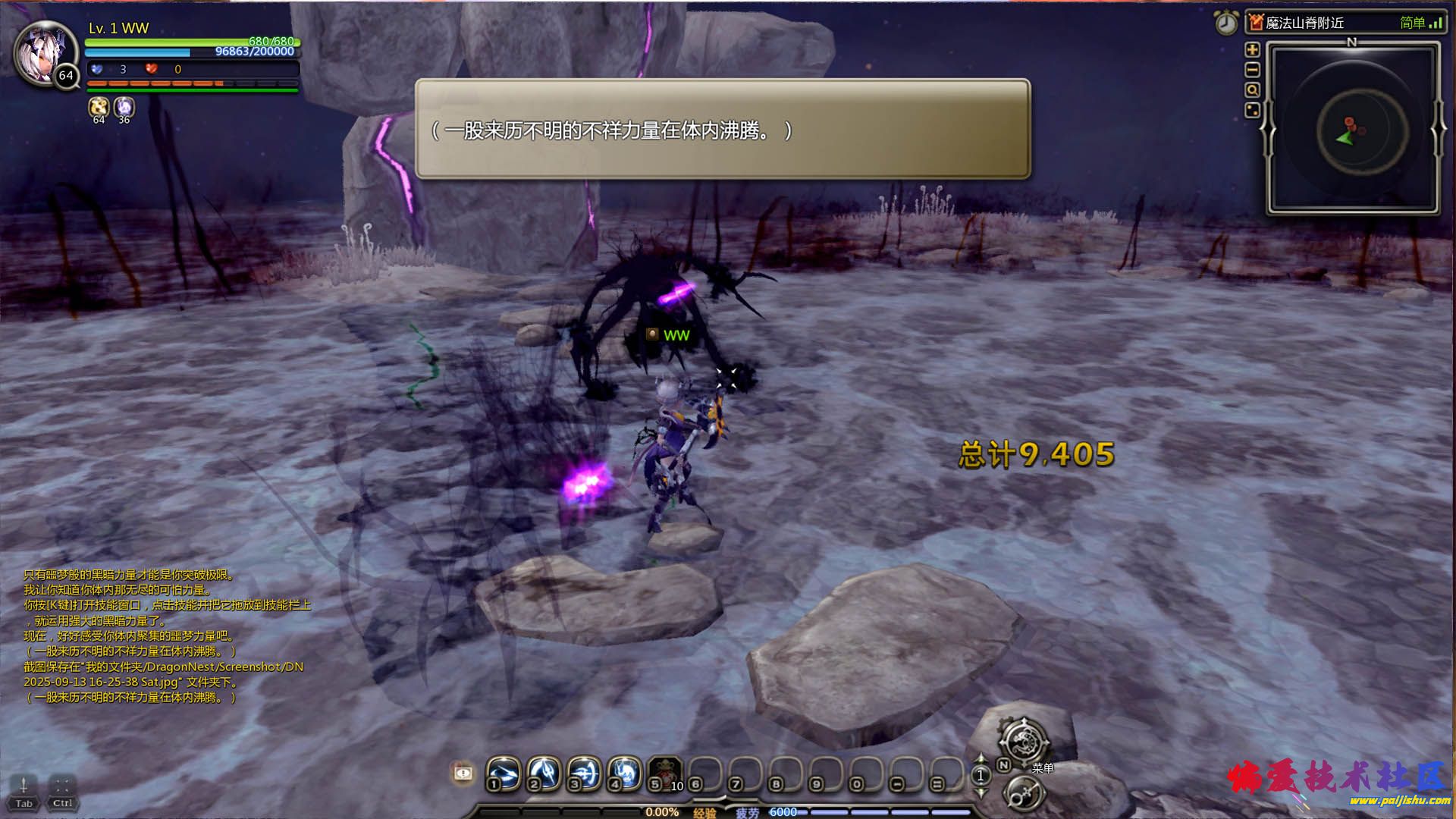1456x819 pixels.
Task: Select the purple buff icon under the health bar
Action: coord(124,107)
